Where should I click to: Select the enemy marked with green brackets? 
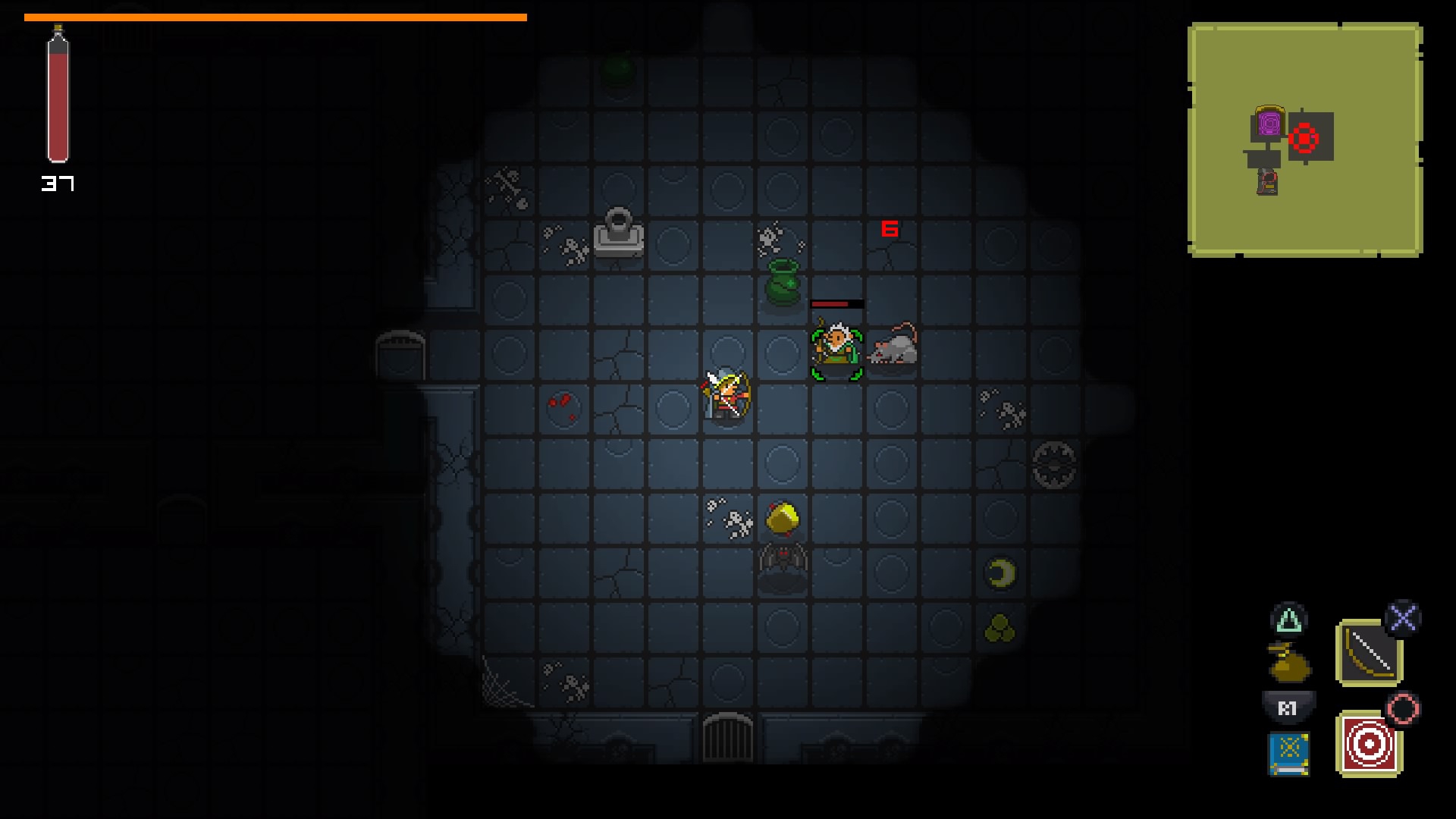836,349
